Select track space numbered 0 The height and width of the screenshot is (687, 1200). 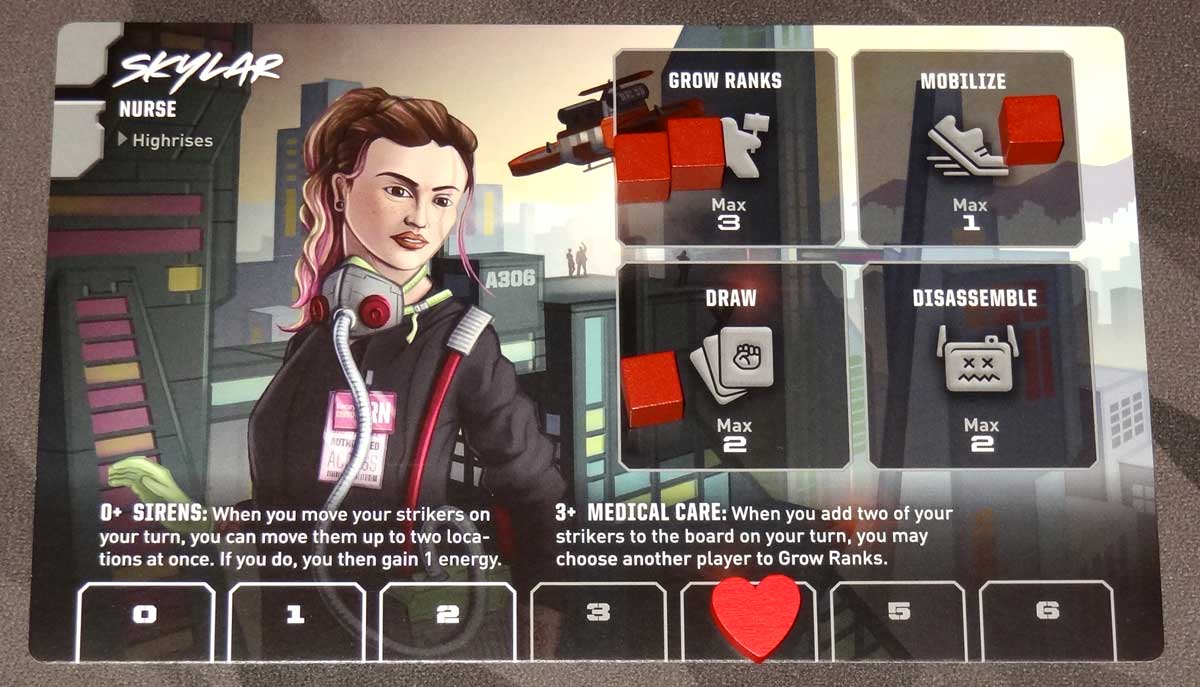146,615
